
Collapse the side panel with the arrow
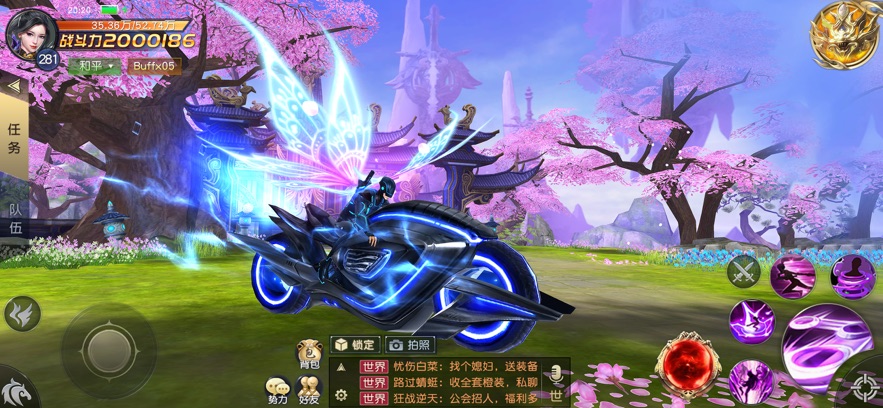point(13,86)
